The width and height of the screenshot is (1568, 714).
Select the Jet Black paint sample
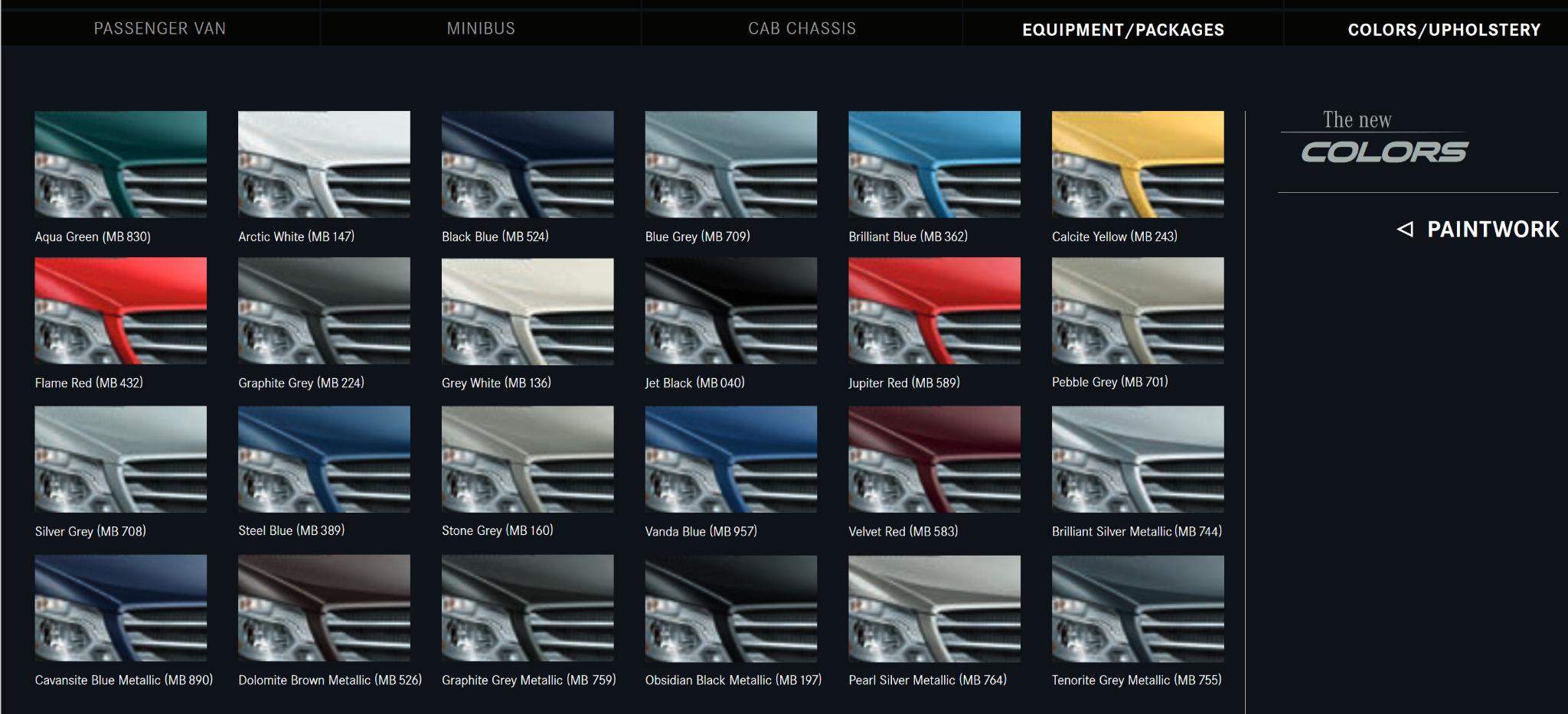[731, 310]
